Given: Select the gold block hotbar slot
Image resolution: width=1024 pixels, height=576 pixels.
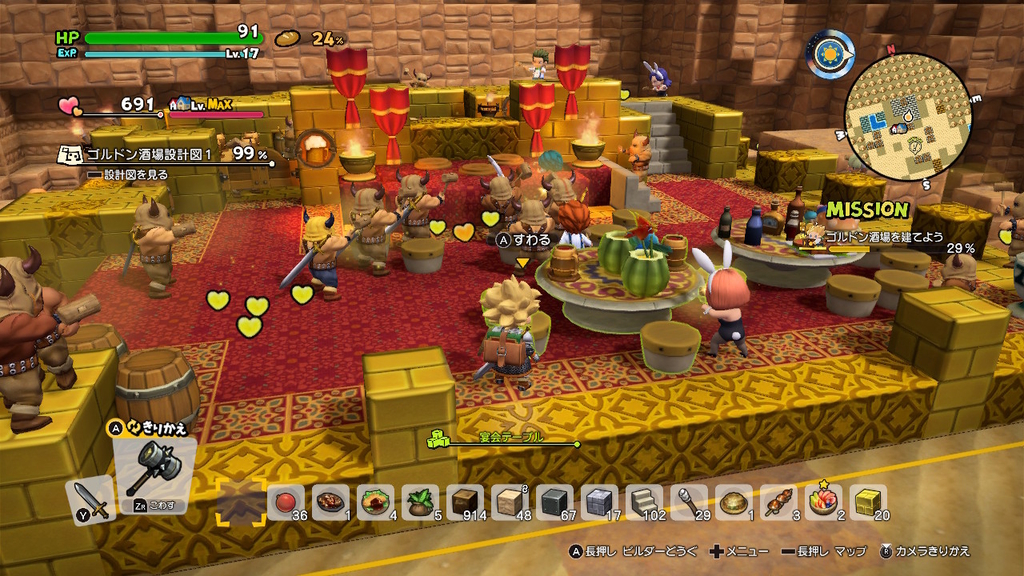Looking at the screenshot, I should [868, 501].
